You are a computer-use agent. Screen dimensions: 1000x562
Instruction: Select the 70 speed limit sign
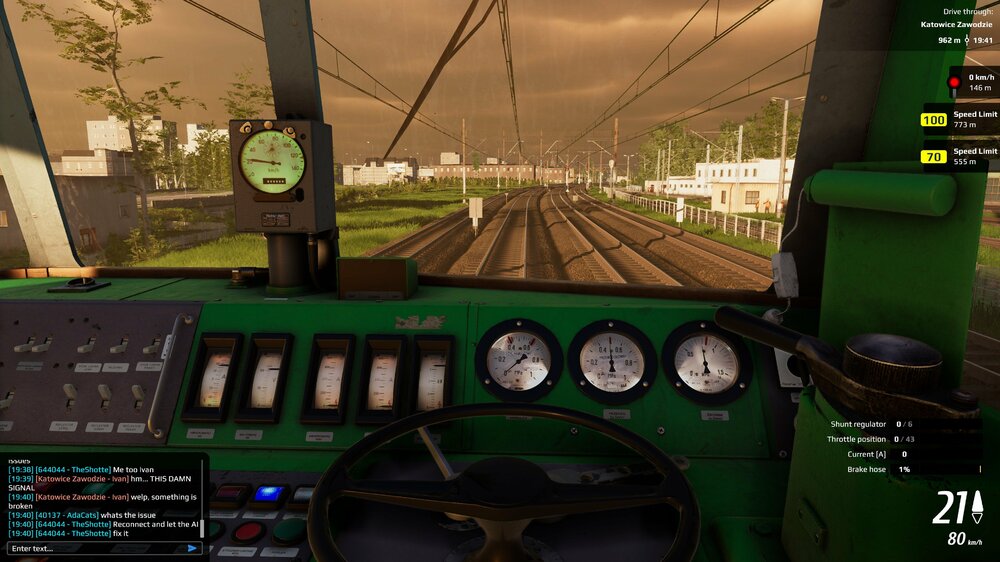click(x=934, y=156)
